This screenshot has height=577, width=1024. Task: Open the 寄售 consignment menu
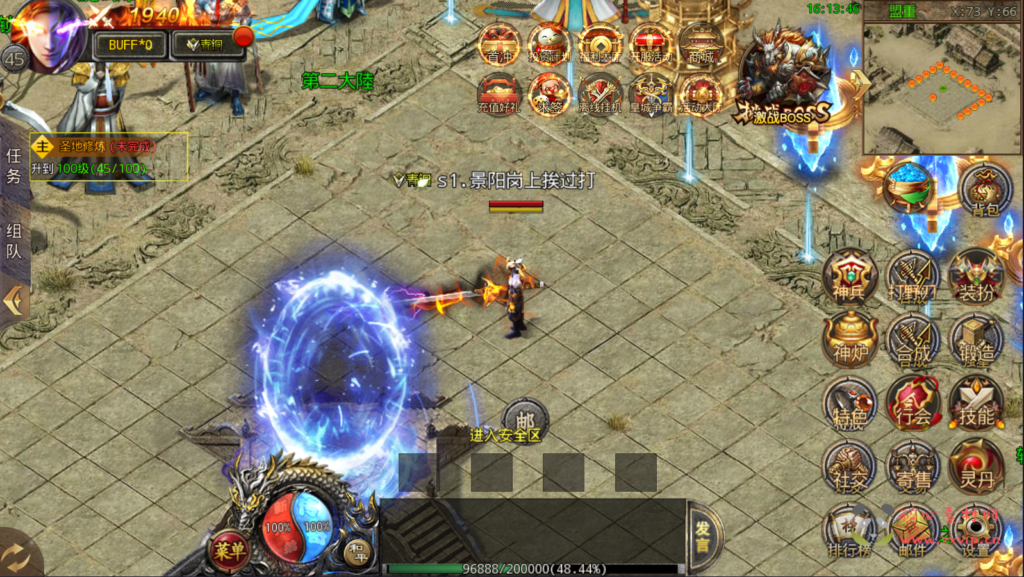[x=912, y=467]
